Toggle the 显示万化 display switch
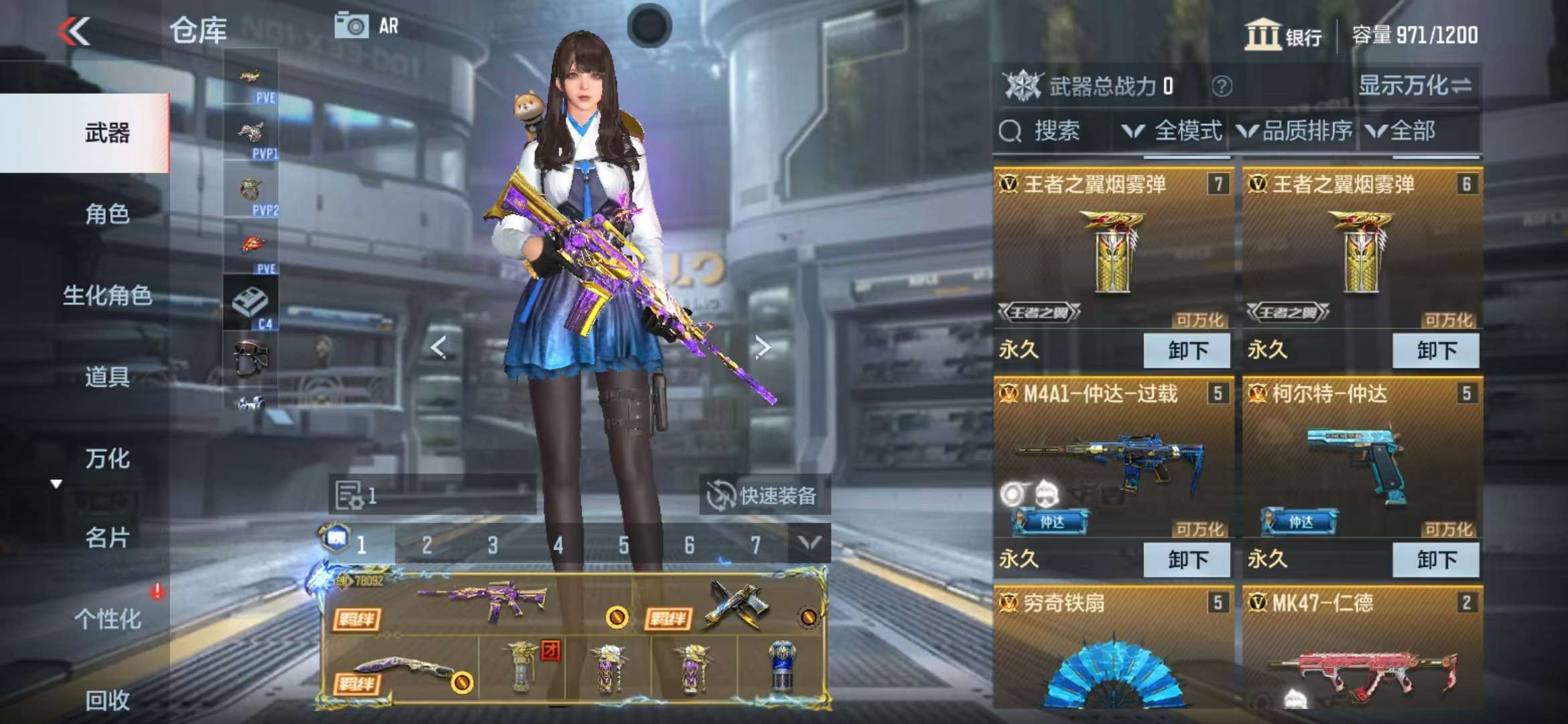 [1415, 86]
